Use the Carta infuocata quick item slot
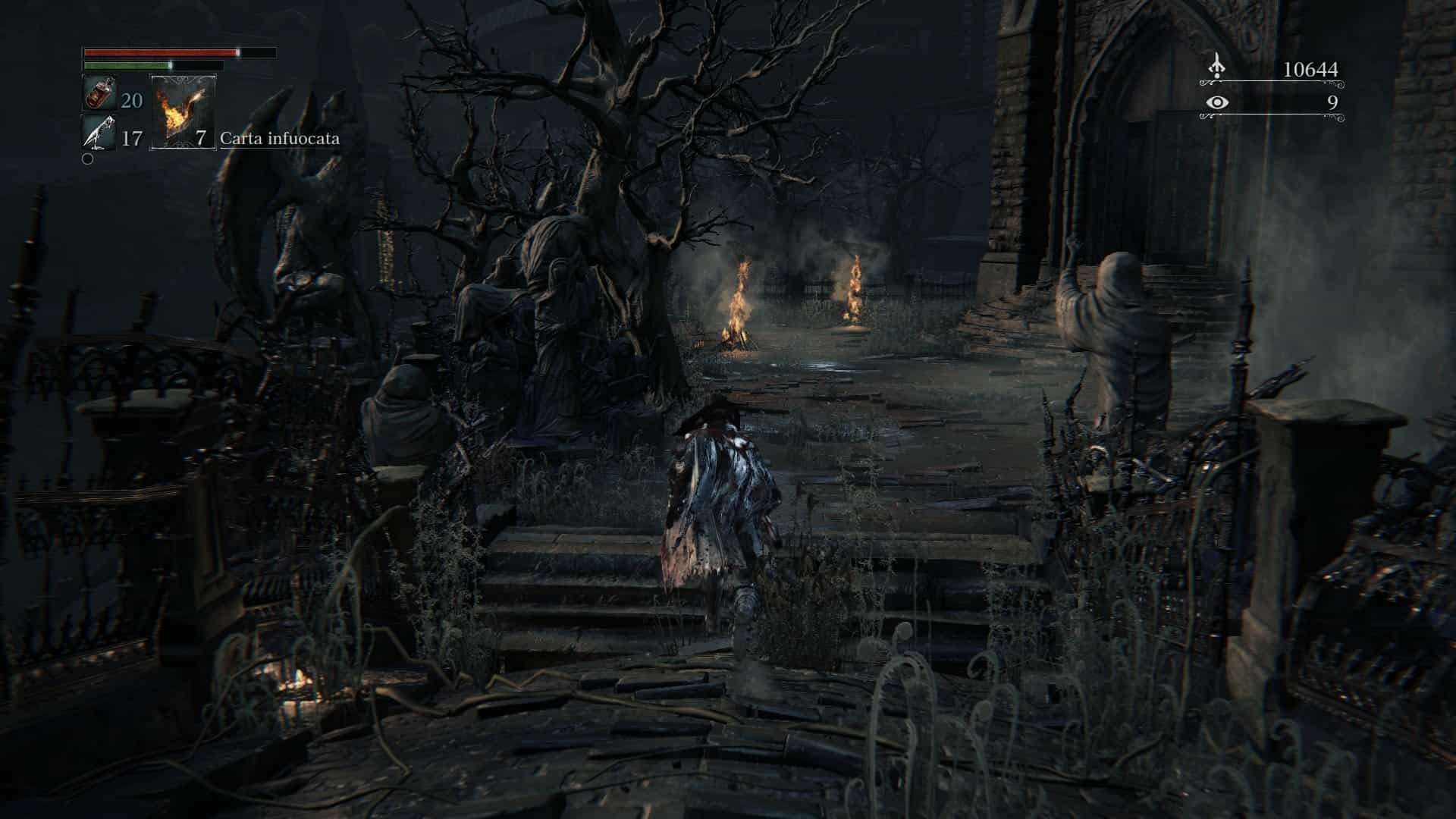Viewport: 1456px width, 819px height. tap(183, 111)
